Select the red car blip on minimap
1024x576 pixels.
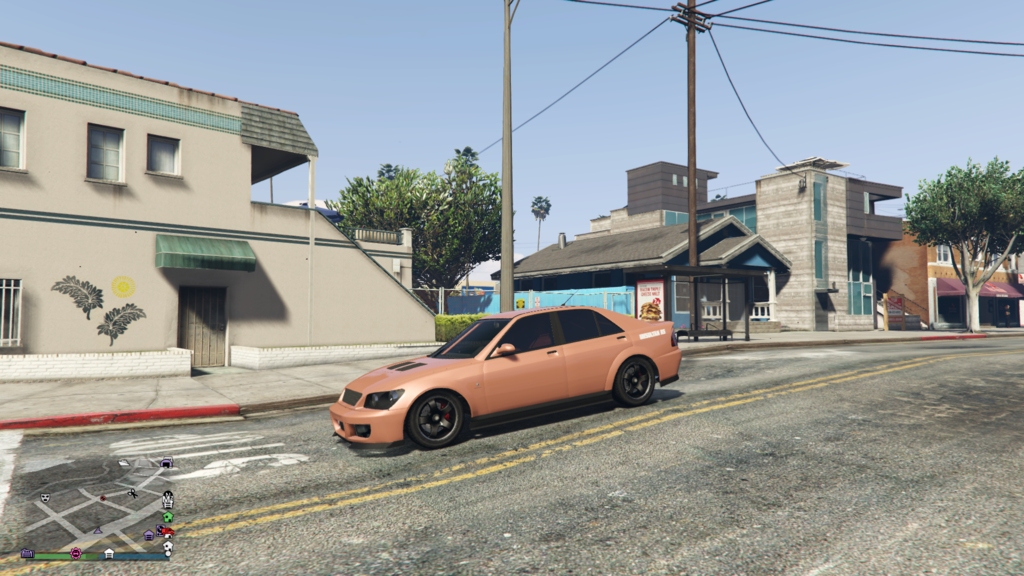(167, 531)
